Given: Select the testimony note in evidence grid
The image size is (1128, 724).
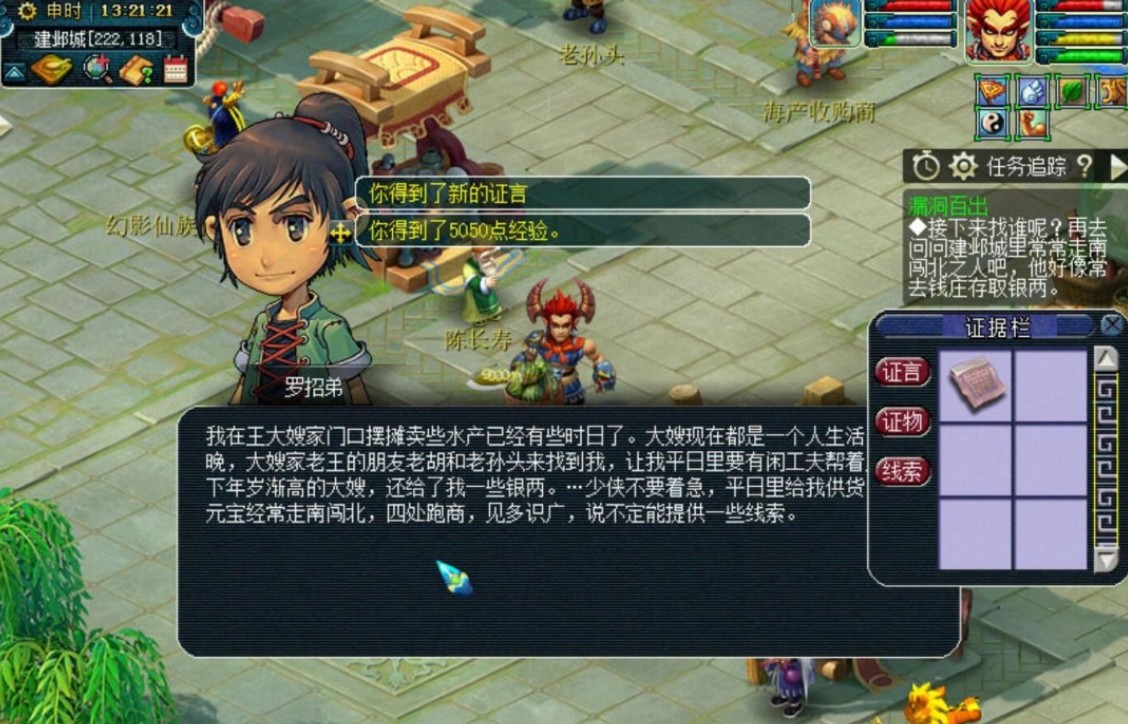Looking at the screenshot, I should (976, 384).
